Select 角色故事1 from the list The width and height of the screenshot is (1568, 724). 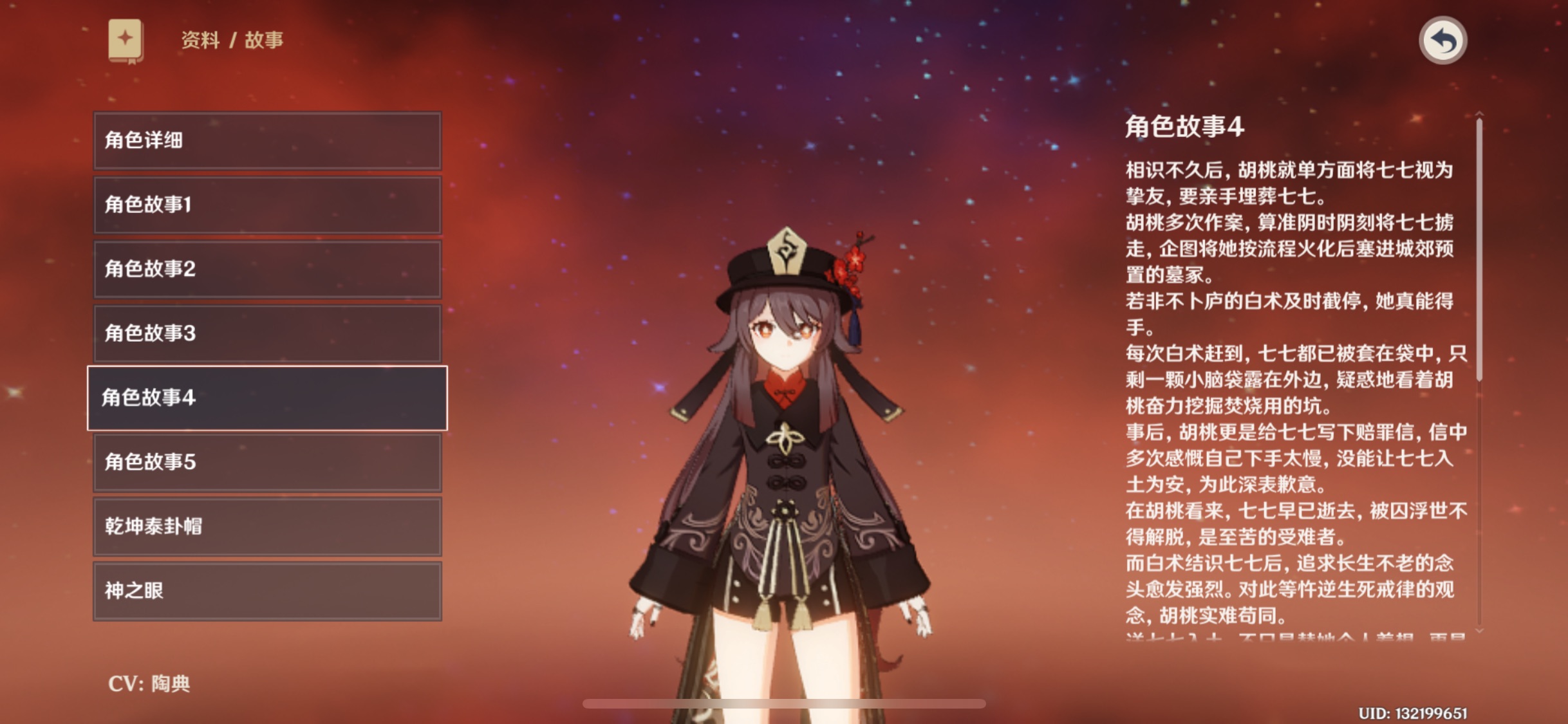click(x=267, y=205)
